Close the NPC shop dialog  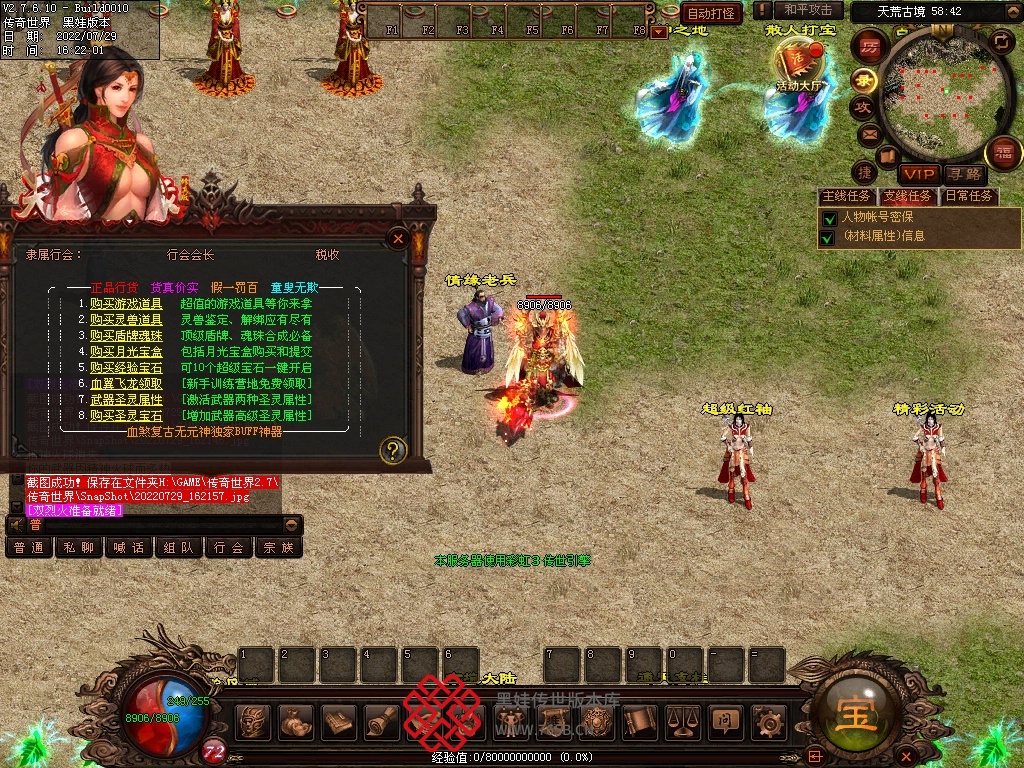point(398,239)
